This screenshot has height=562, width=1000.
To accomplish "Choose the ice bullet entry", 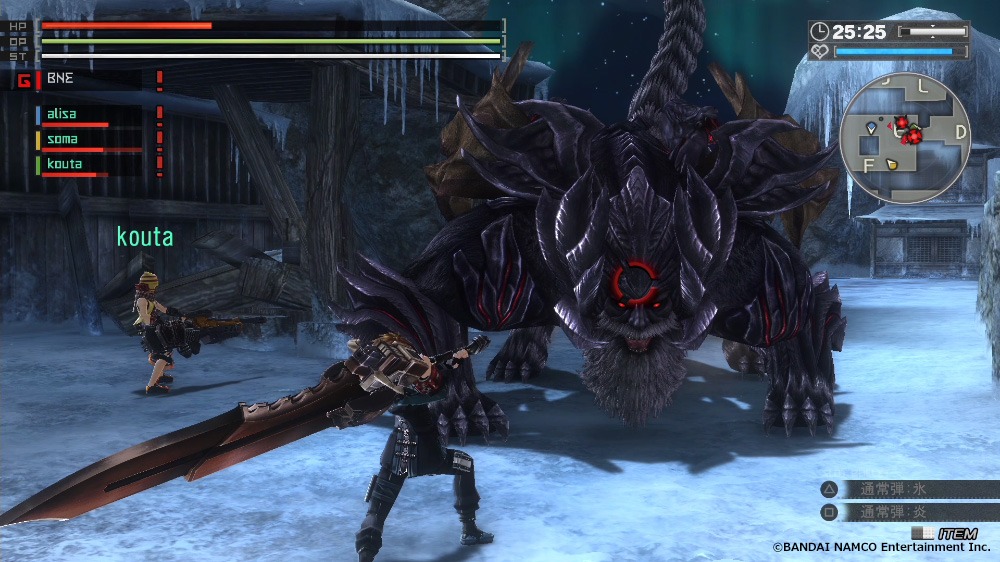I will 893,490.
